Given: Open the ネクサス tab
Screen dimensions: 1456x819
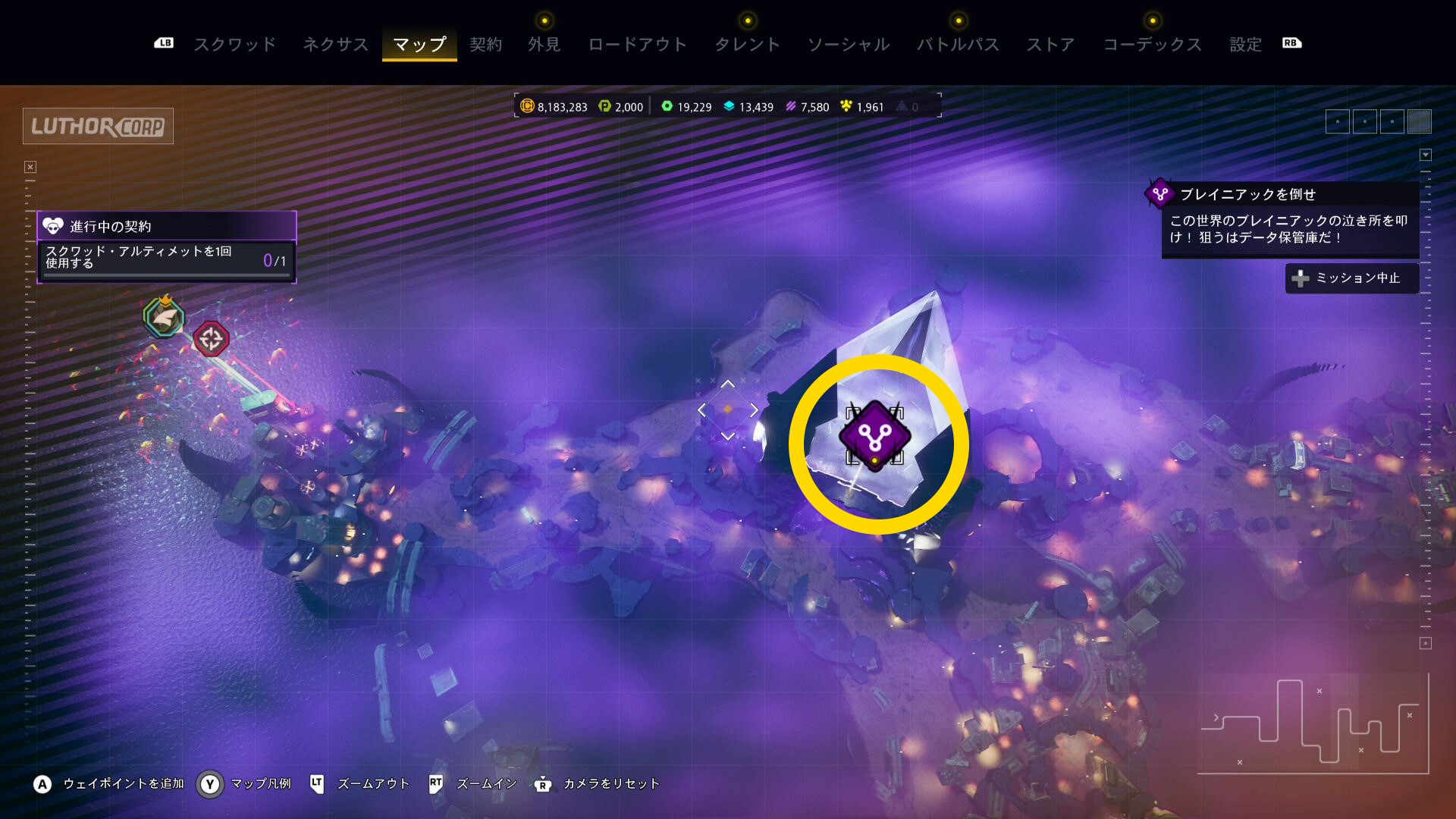Looking at the screenshot, I should pos(335,45).
